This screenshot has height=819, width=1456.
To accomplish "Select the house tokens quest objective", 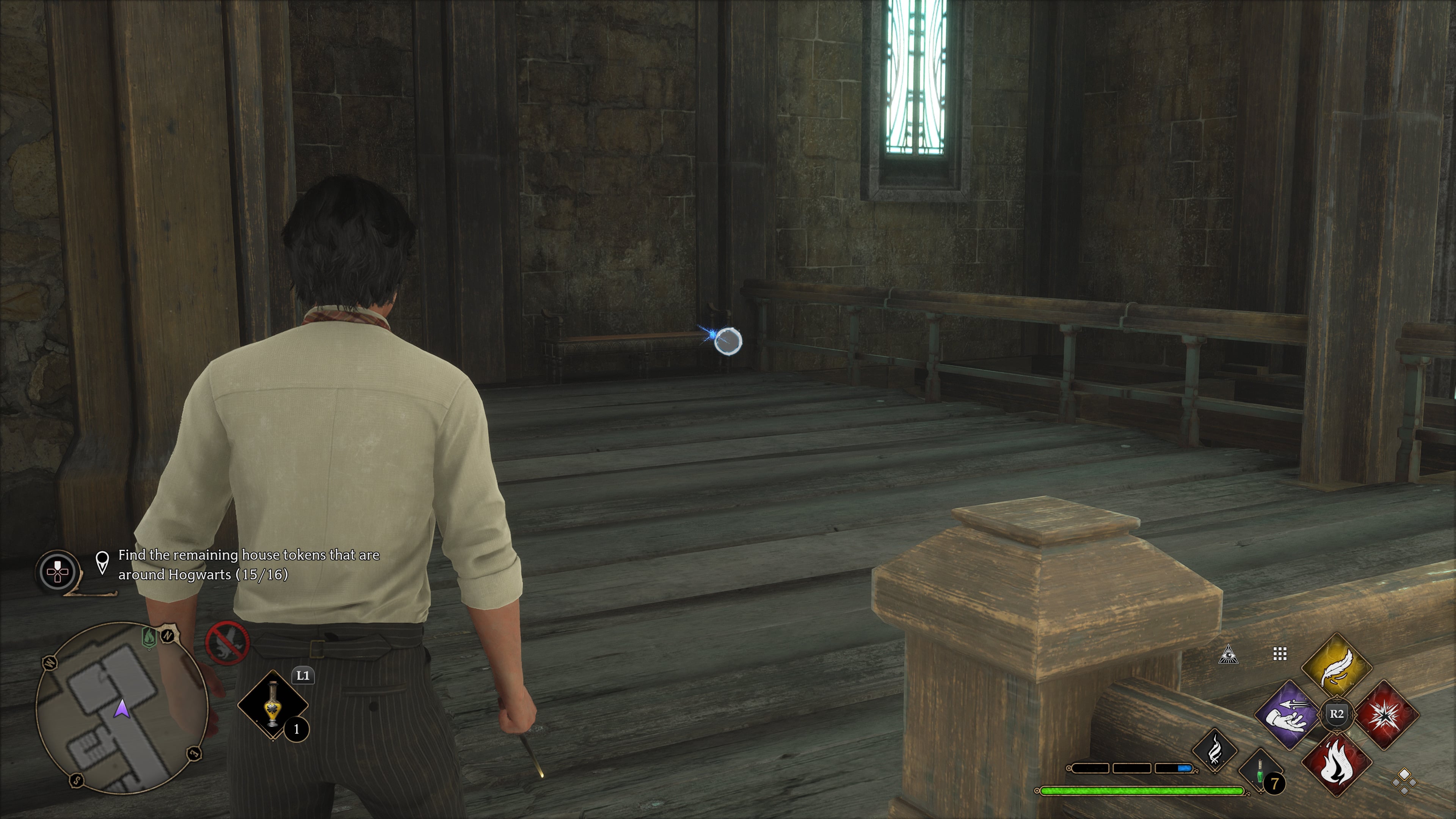I will [249, 565].
